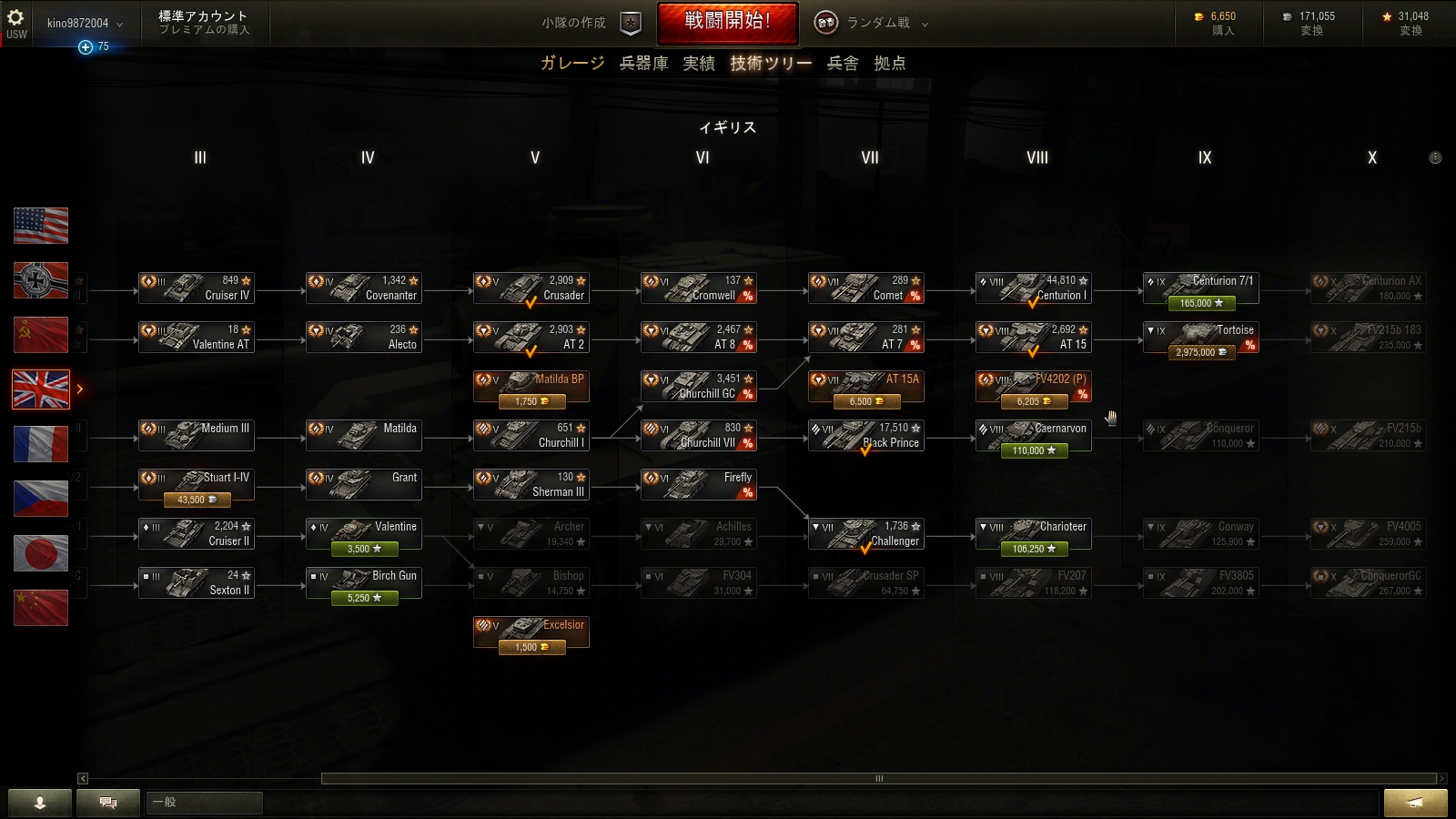The width and height of the screenshot is (1456, 819).
Task: Start the battle with the red button
Action: point(727,23)
